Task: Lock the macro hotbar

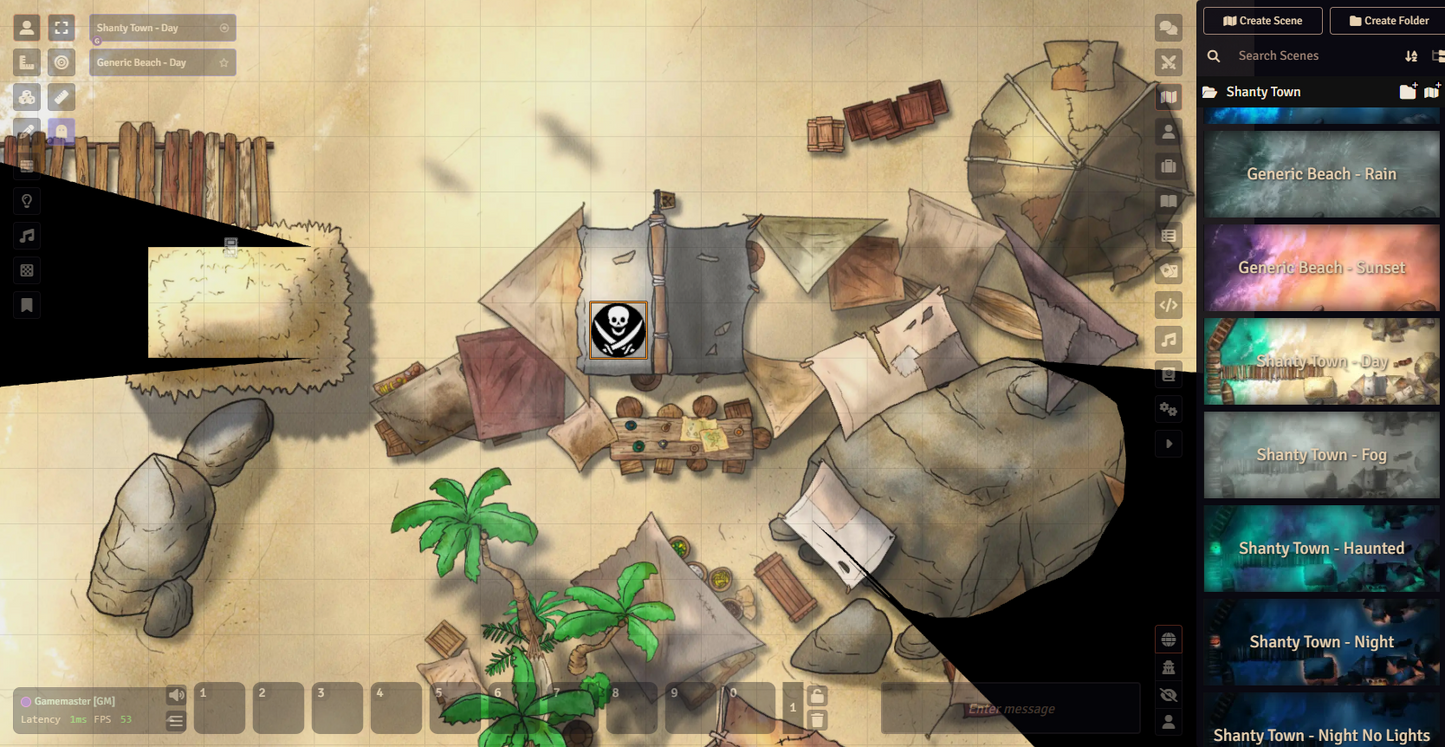Action: point(816,693)
